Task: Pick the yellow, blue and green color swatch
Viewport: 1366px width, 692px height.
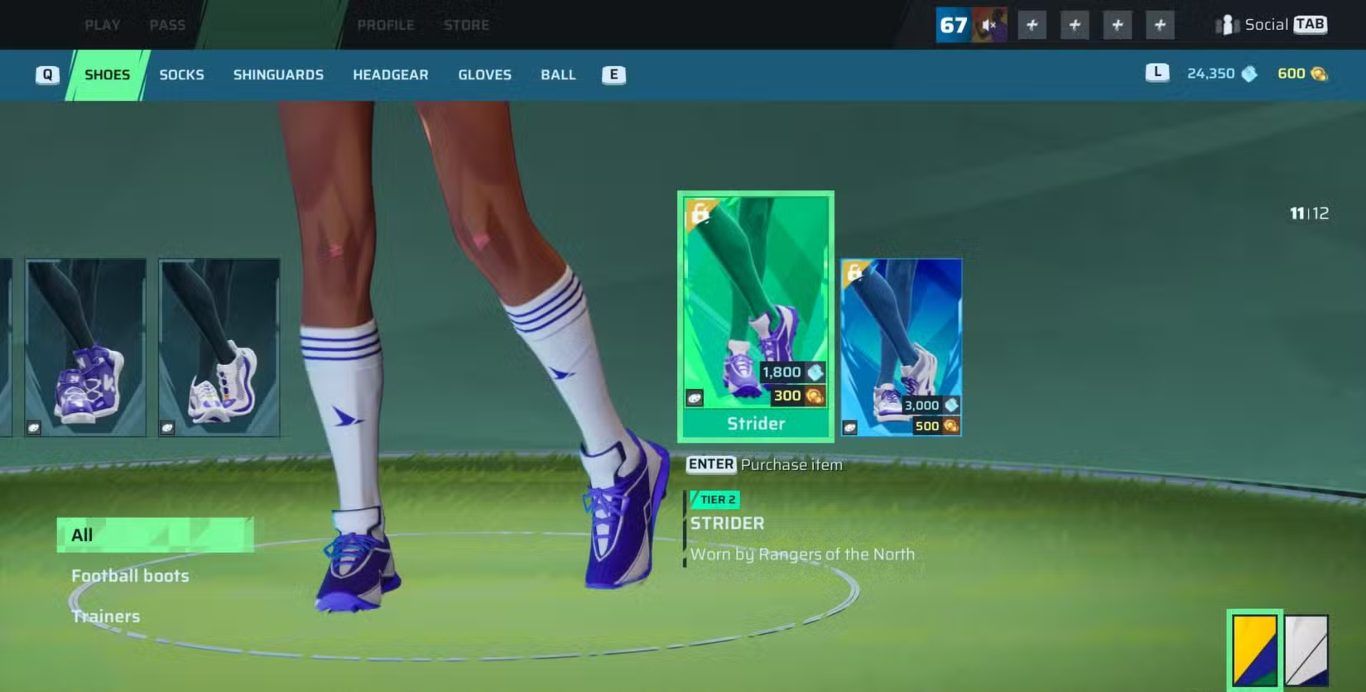Action: pos(1254,650)
